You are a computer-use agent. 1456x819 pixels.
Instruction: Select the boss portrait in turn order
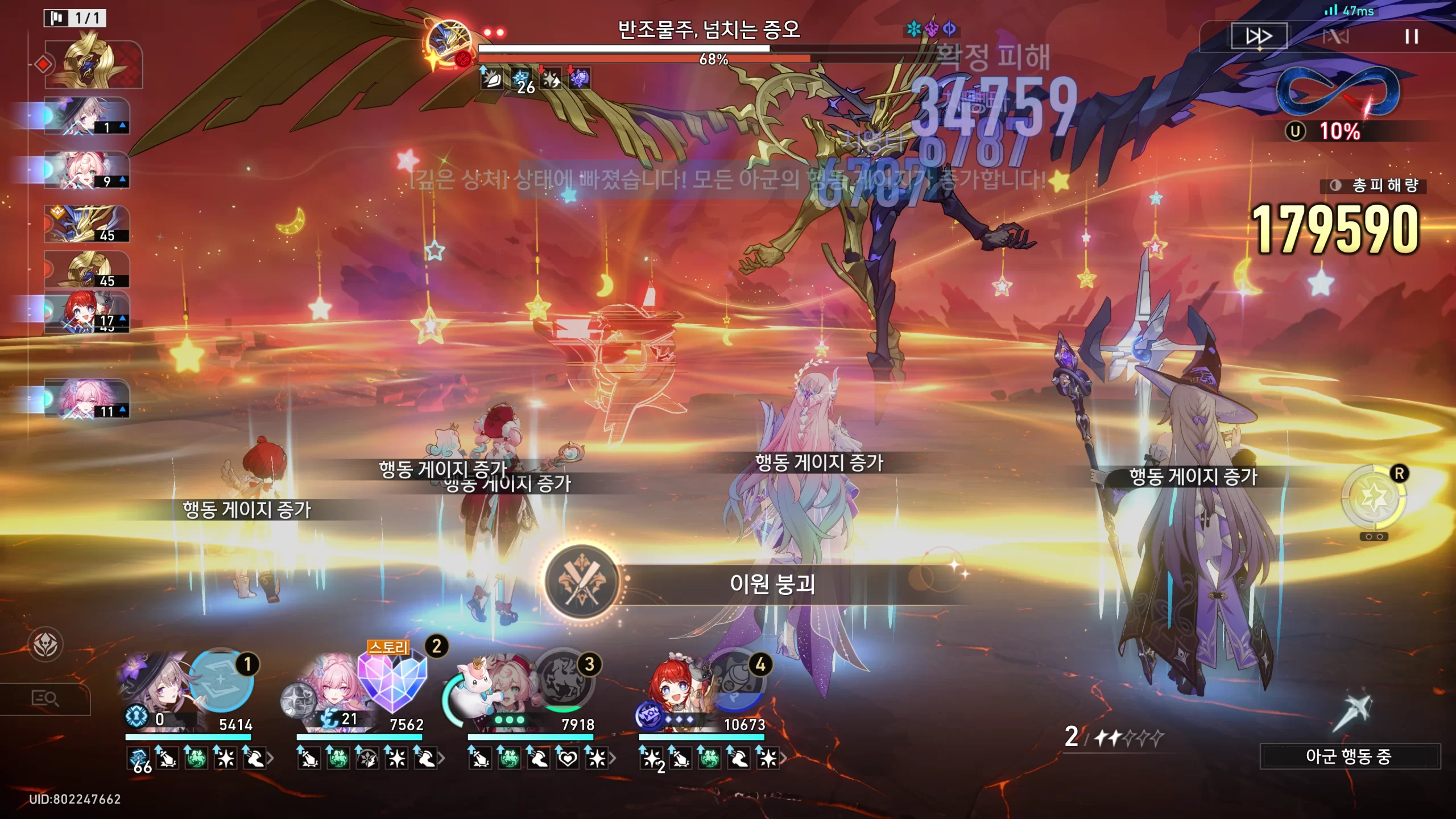point(94,64)
